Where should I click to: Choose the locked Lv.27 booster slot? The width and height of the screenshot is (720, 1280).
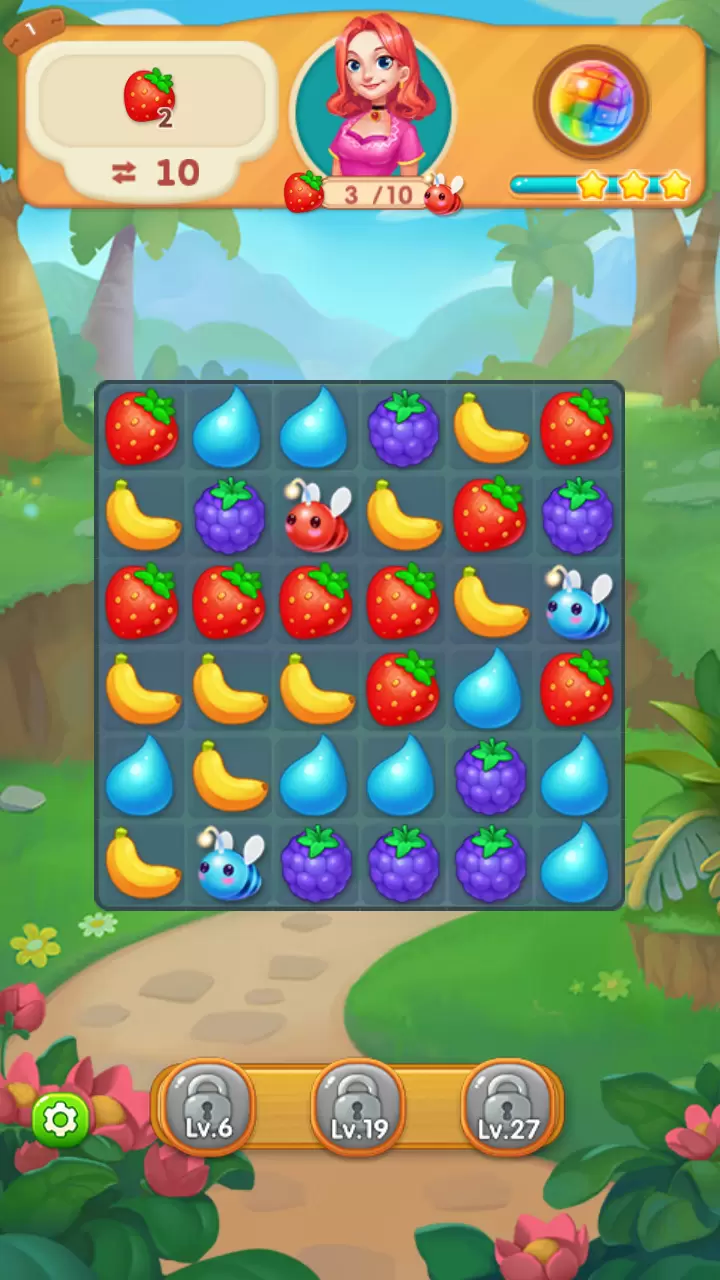[508, 1105]
